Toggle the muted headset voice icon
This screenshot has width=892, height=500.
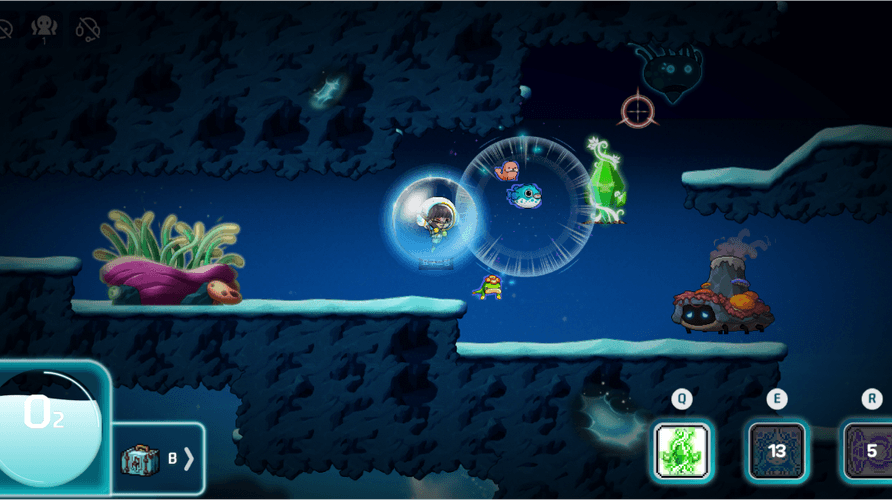tap(89, 29)
